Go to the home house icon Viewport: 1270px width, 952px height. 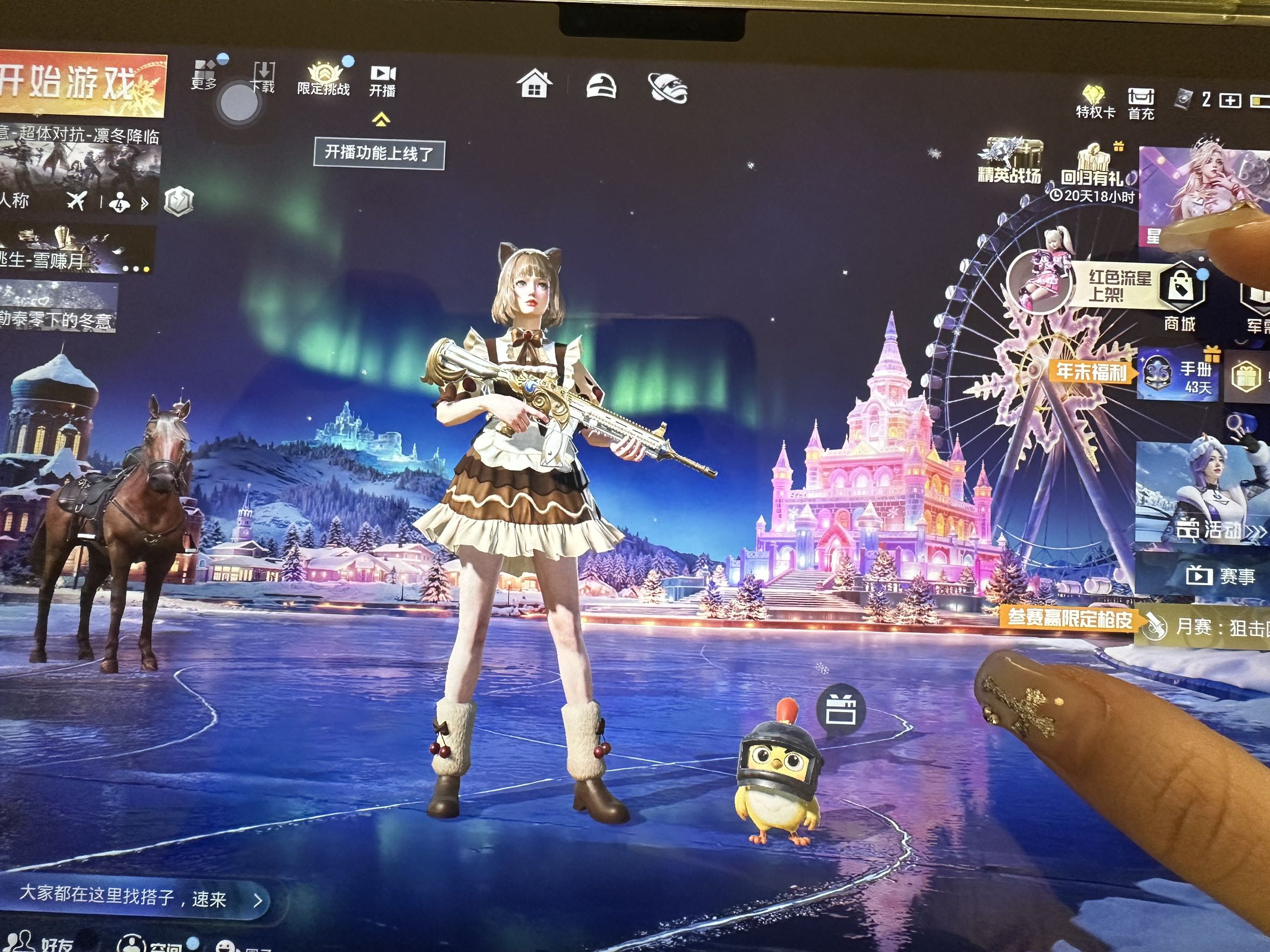click(x=534, y=85)
